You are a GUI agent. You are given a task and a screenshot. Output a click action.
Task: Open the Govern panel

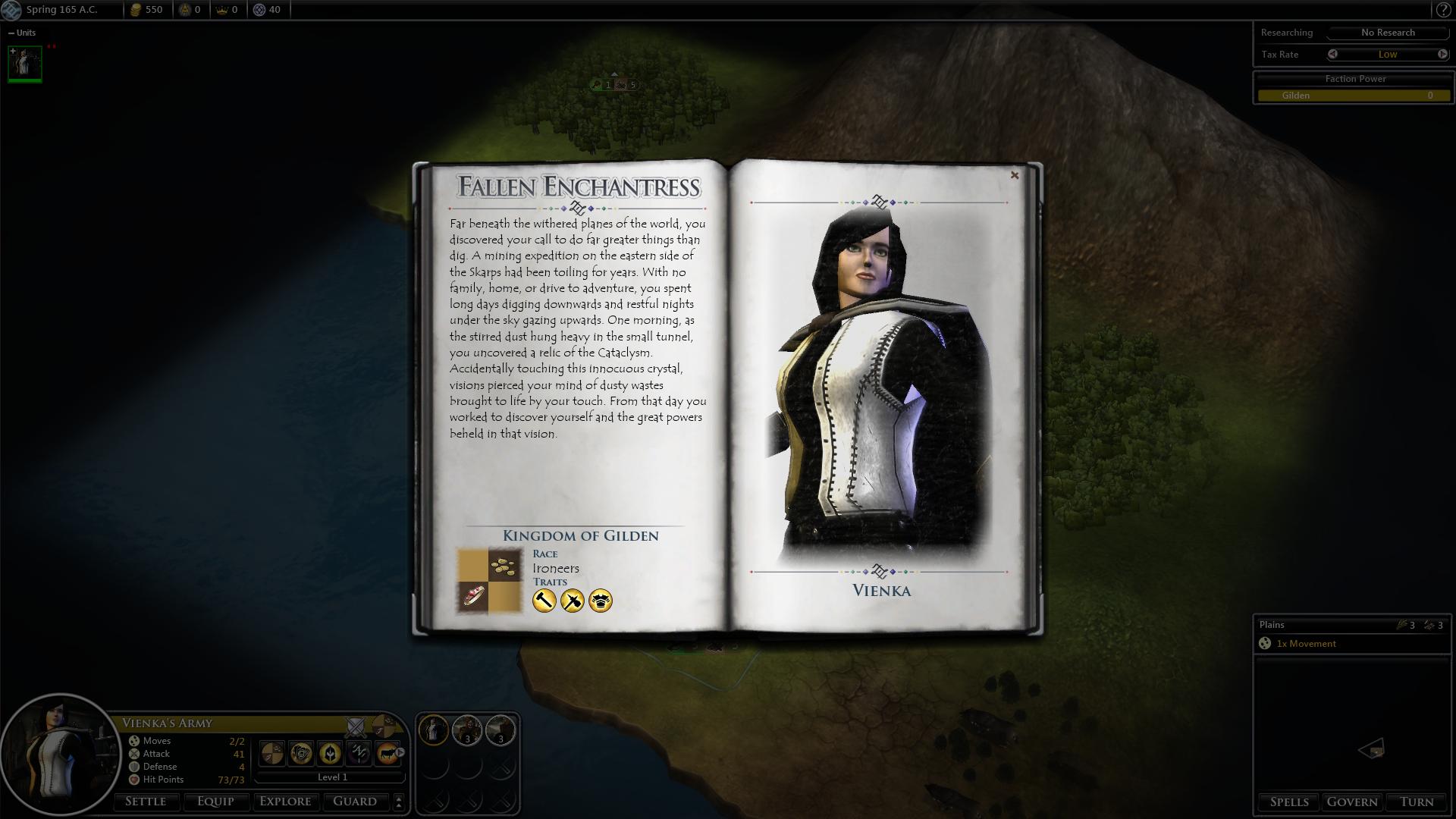tap(1352, 802)
